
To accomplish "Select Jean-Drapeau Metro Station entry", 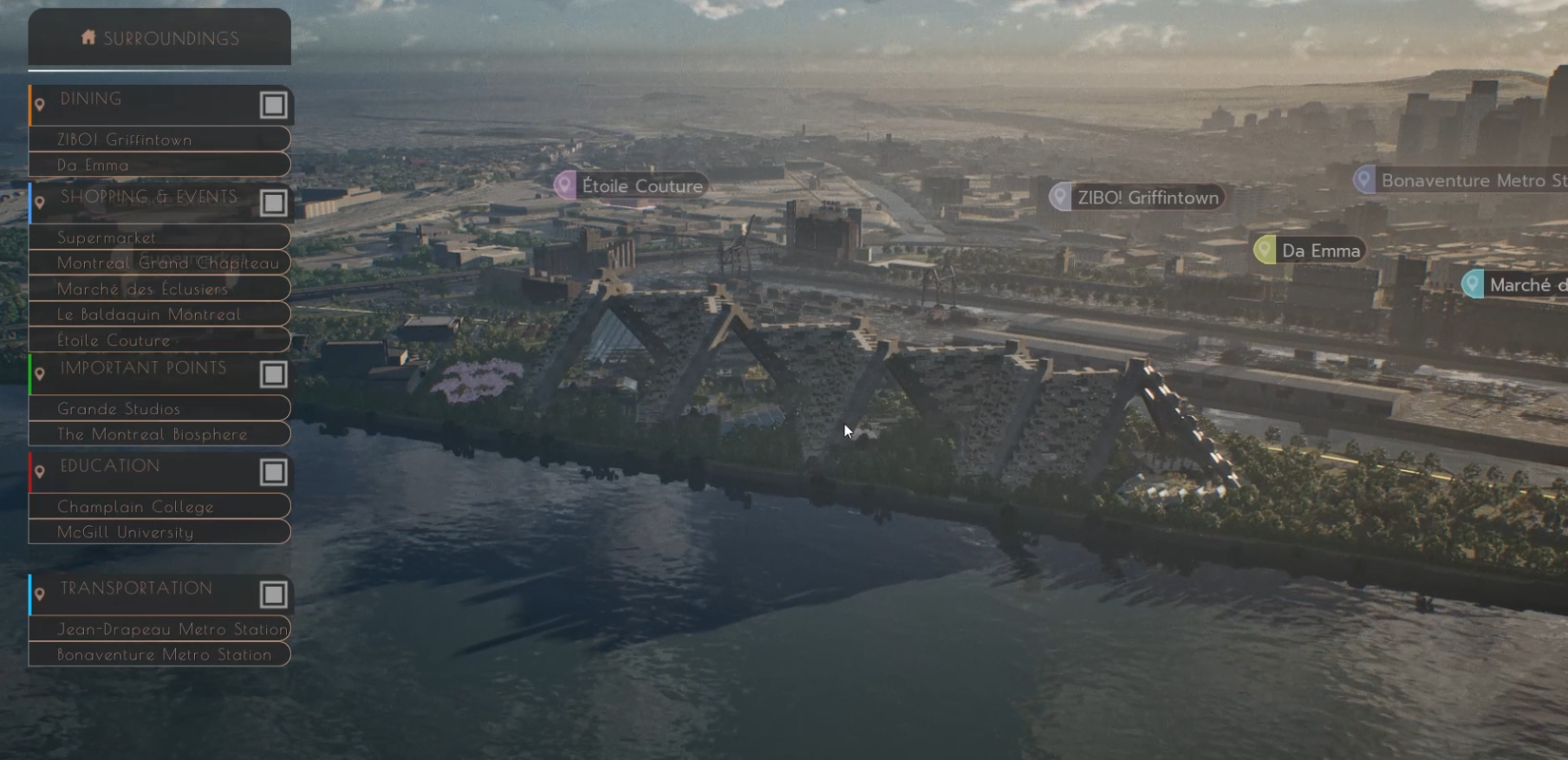I will (x=159, y=629).
